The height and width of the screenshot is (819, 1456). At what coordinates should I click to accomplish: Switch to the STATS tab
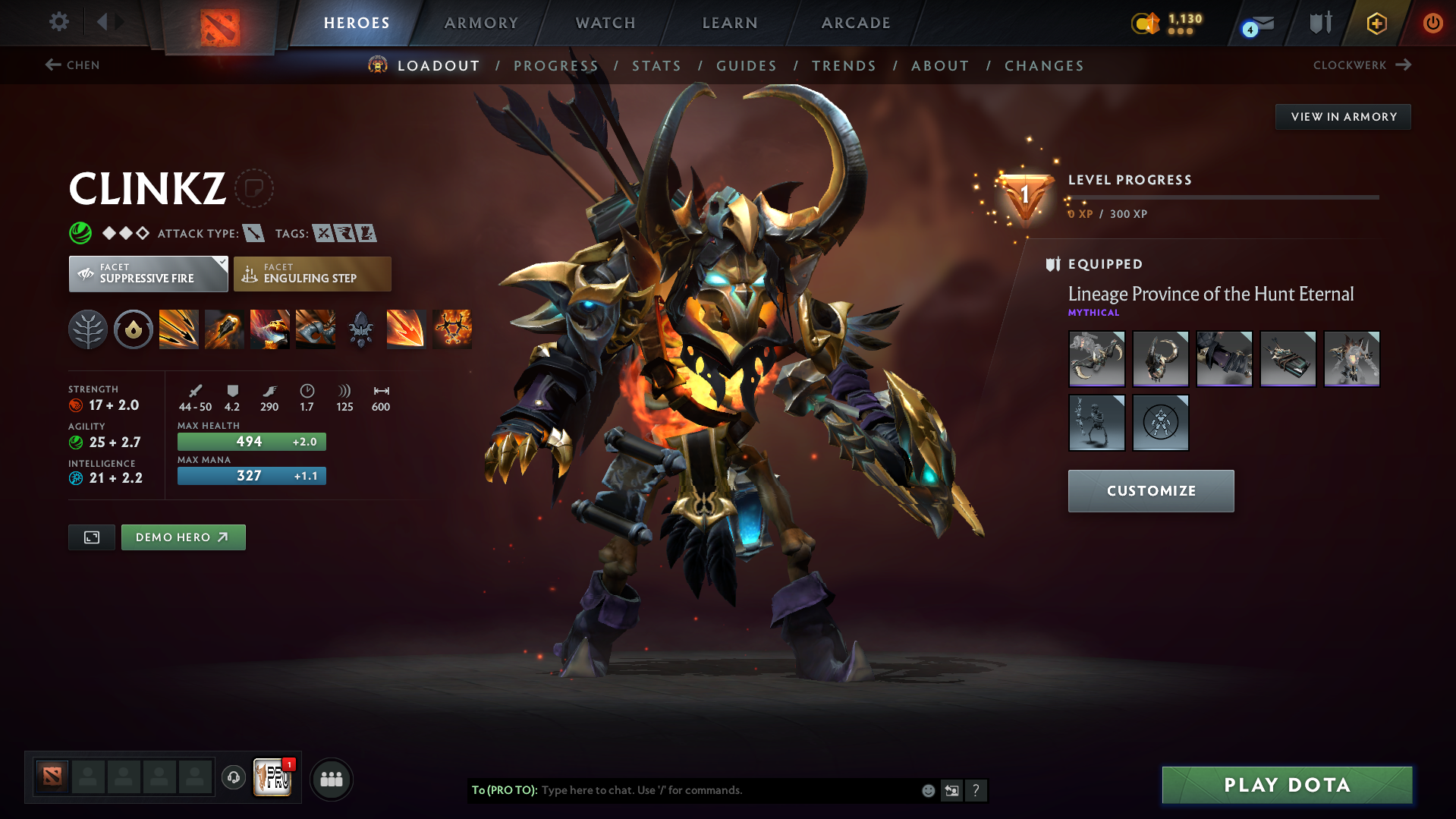pos(656,65)
